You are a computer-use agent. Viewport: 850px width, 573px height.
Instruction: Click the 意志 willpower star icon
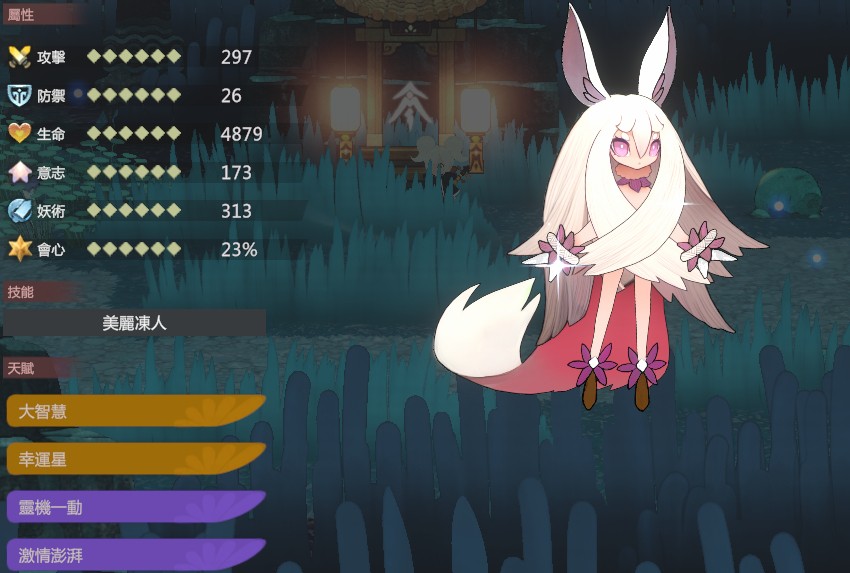[x=19, y=172]
